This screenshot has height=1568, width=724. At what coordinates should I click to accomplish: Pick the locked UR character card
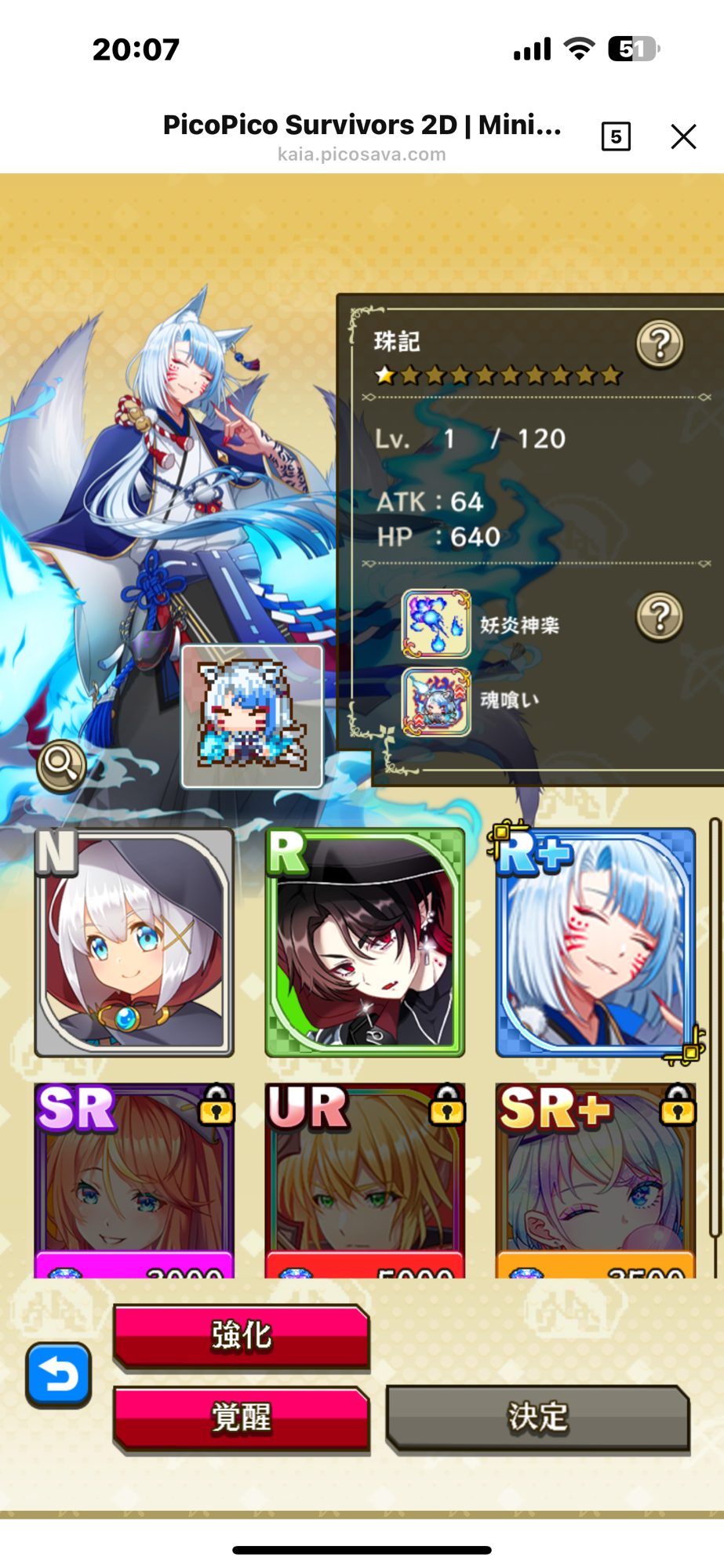pos(365,1180)
